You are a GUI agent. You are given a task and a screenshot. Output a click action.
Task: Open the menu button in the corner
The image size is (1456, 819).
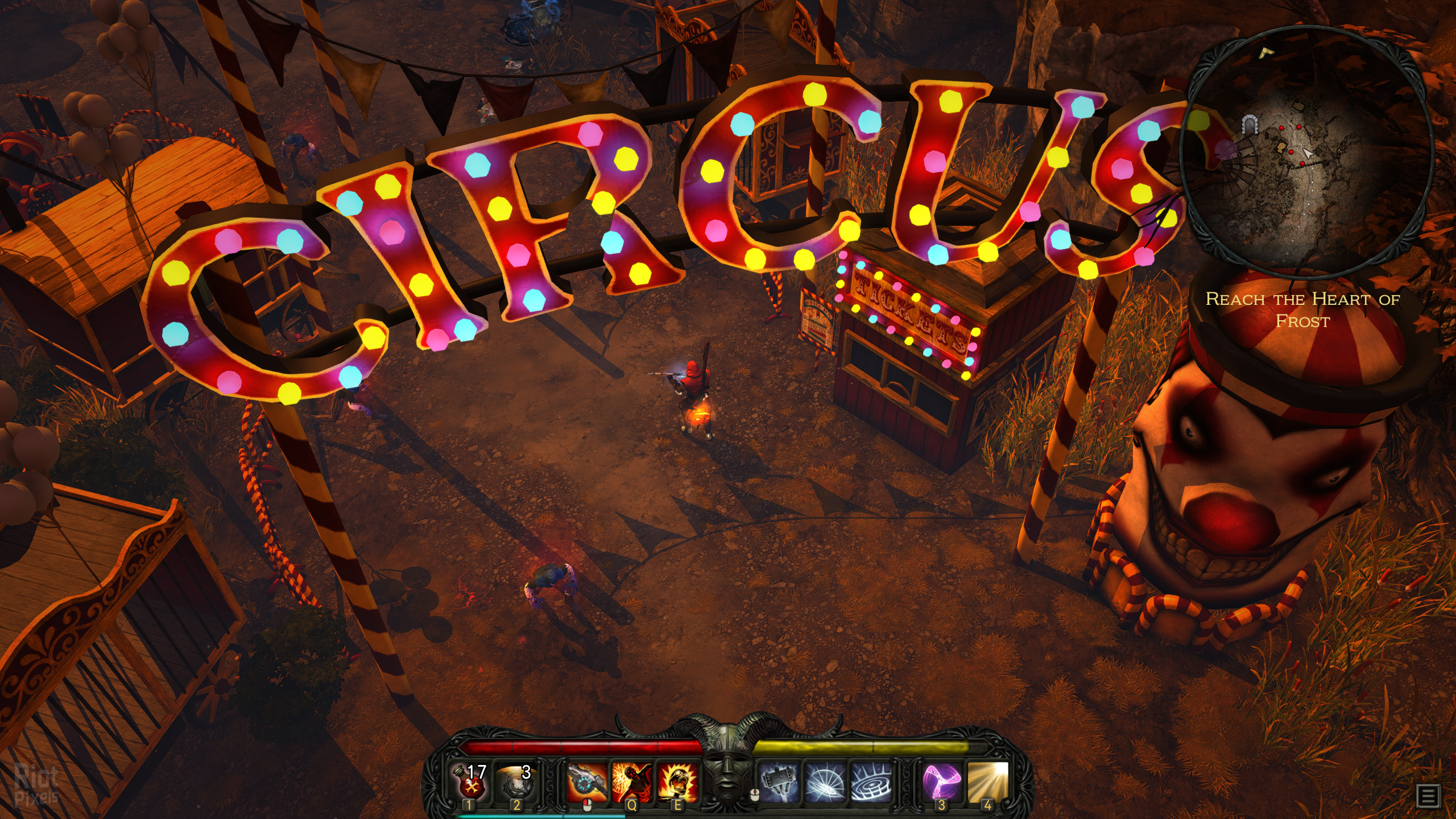click(1429, 796)
